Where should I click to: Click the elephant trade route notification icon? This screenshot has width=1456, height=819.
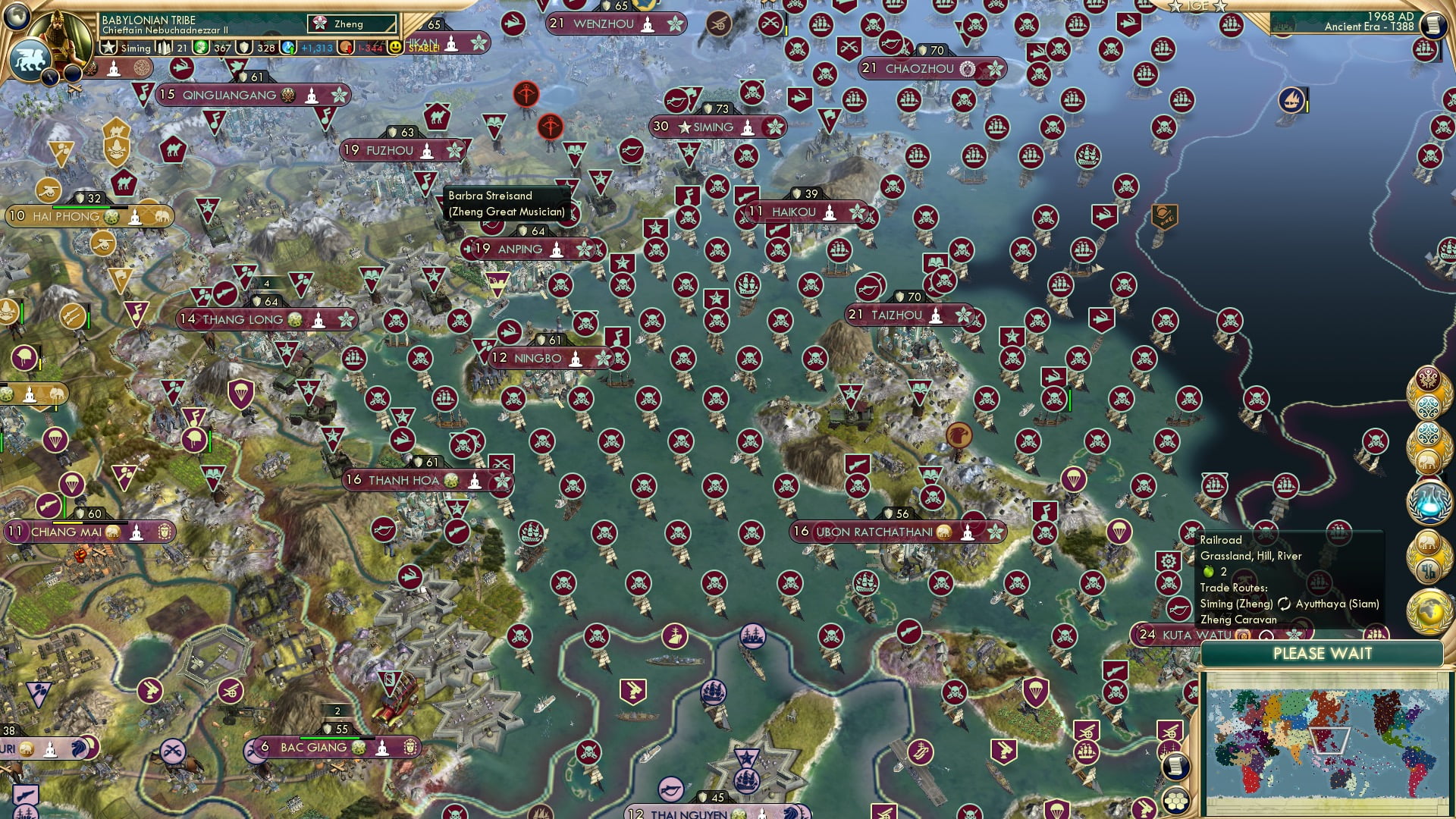tap(1429, 460)
